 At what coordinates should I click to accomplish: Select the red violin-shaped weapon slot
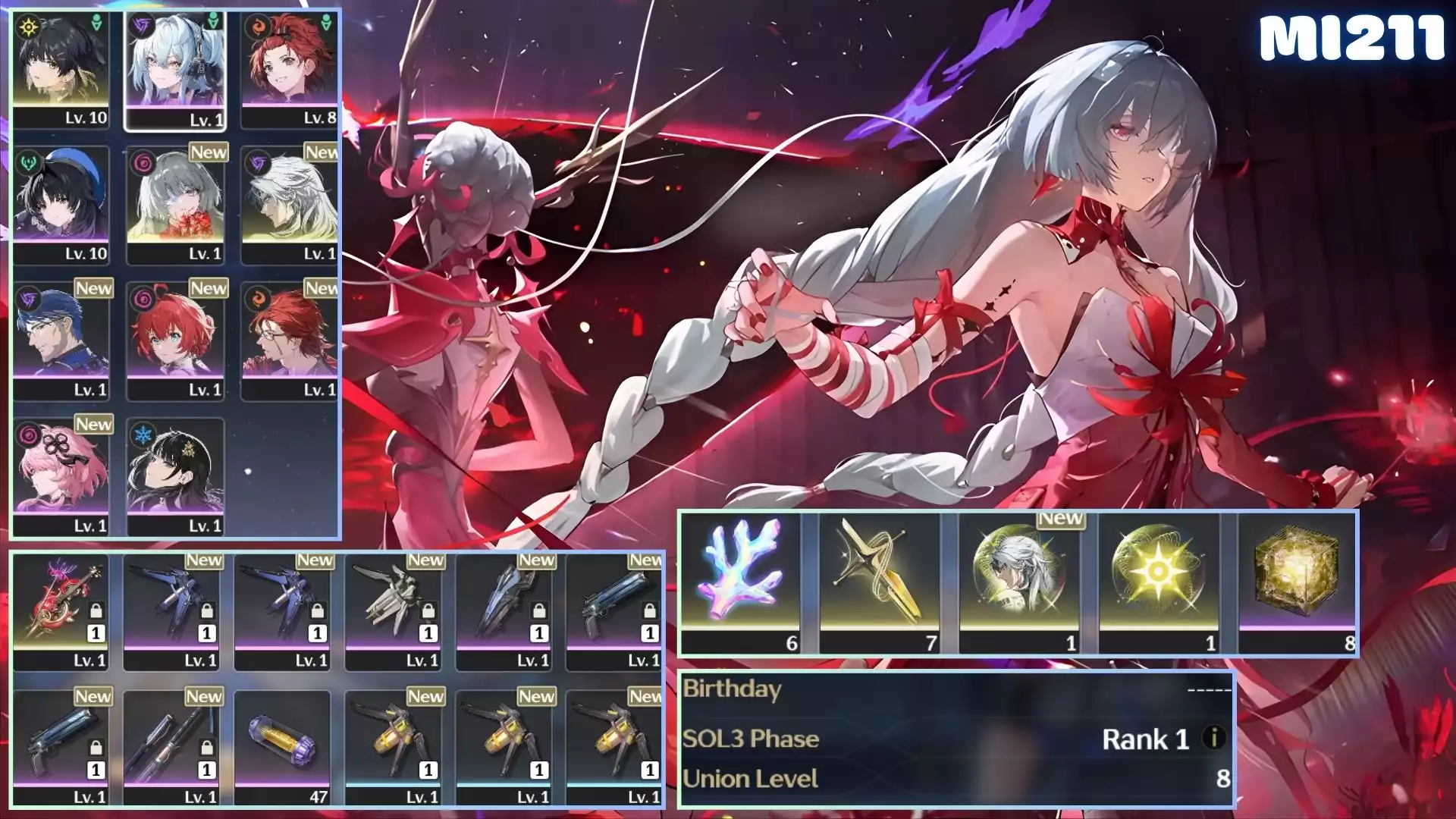click(61, 611)
